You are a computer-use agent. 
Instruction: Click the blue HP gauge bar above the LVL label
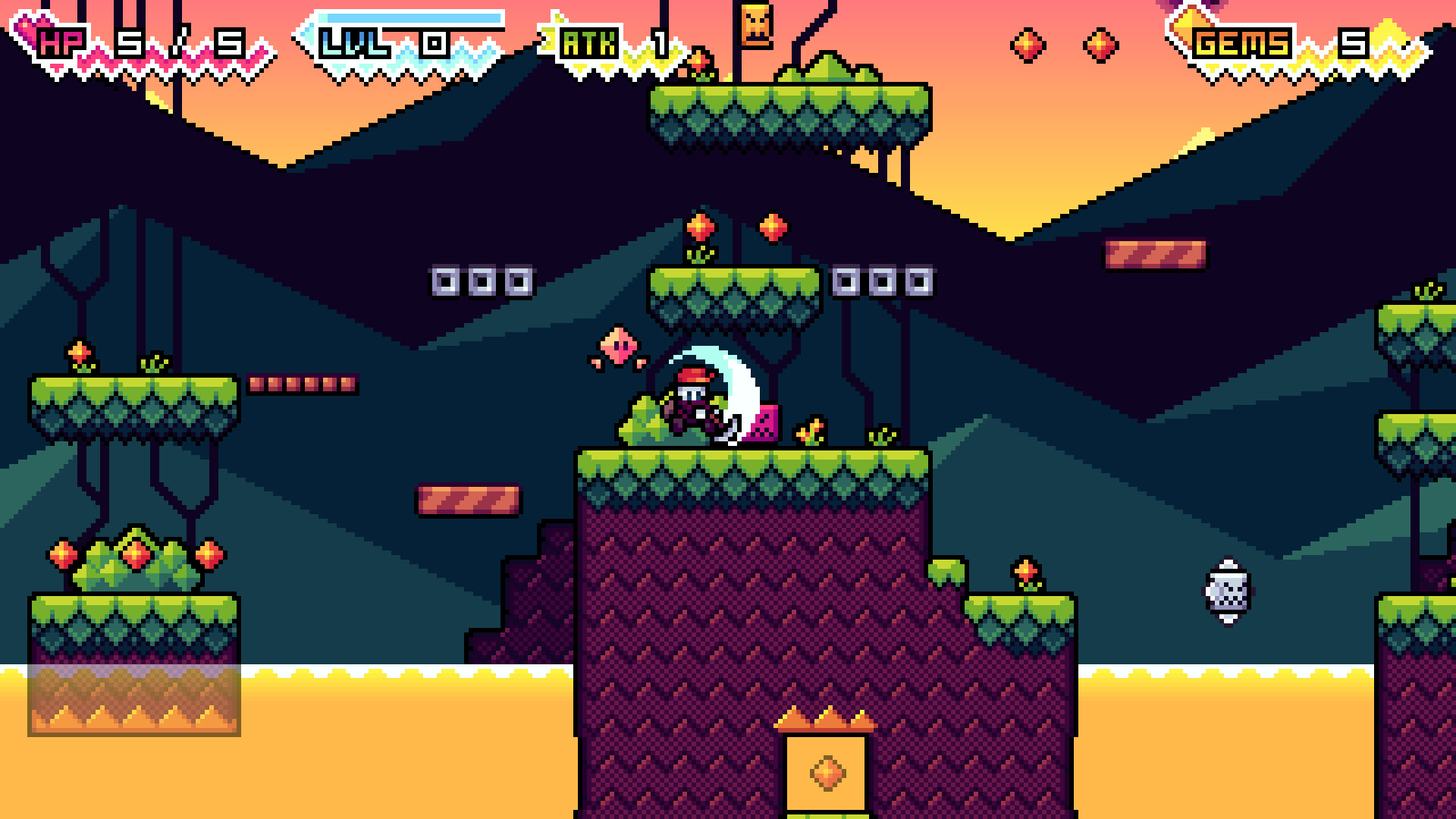tap(402, 17)
